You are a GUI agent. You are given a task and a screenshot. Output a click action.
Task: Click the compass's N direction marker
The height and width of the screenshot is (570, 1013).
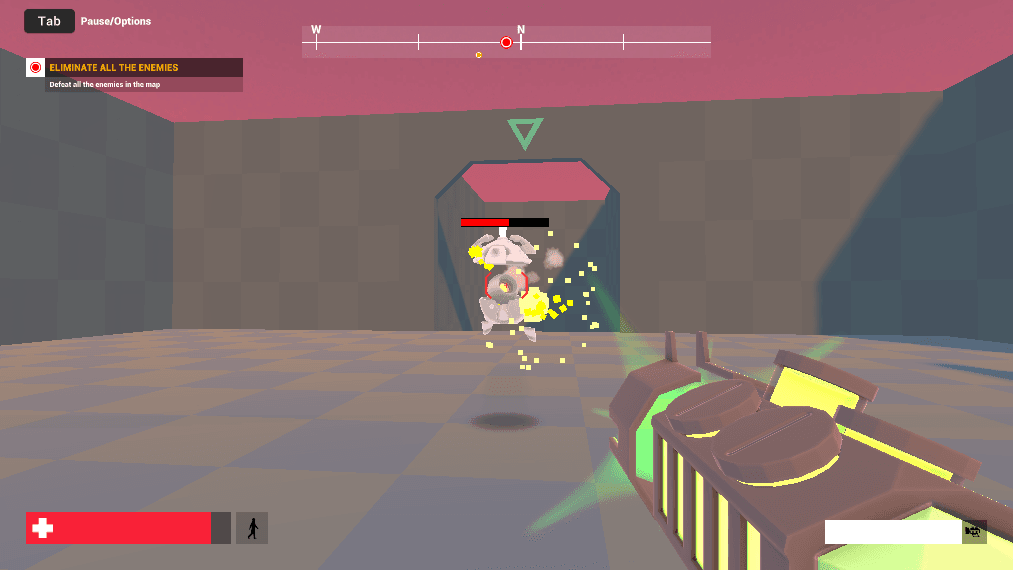(521, 30)
